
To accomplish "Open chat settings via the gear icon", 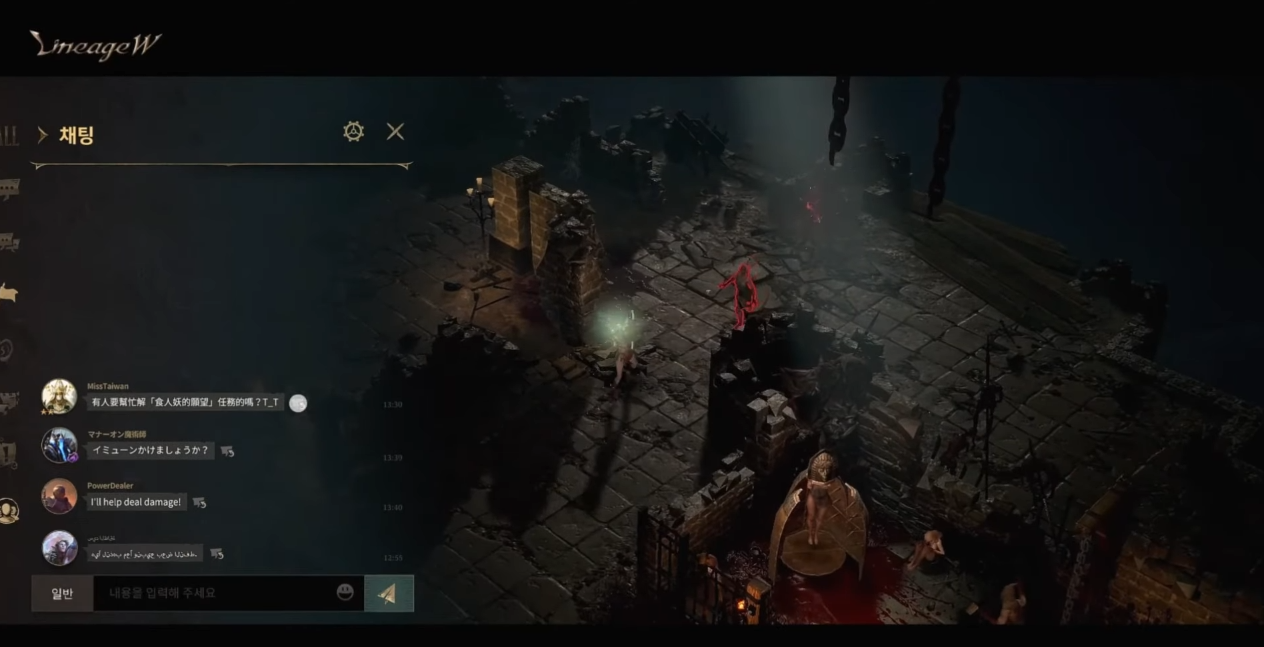I will pos(353,132).
